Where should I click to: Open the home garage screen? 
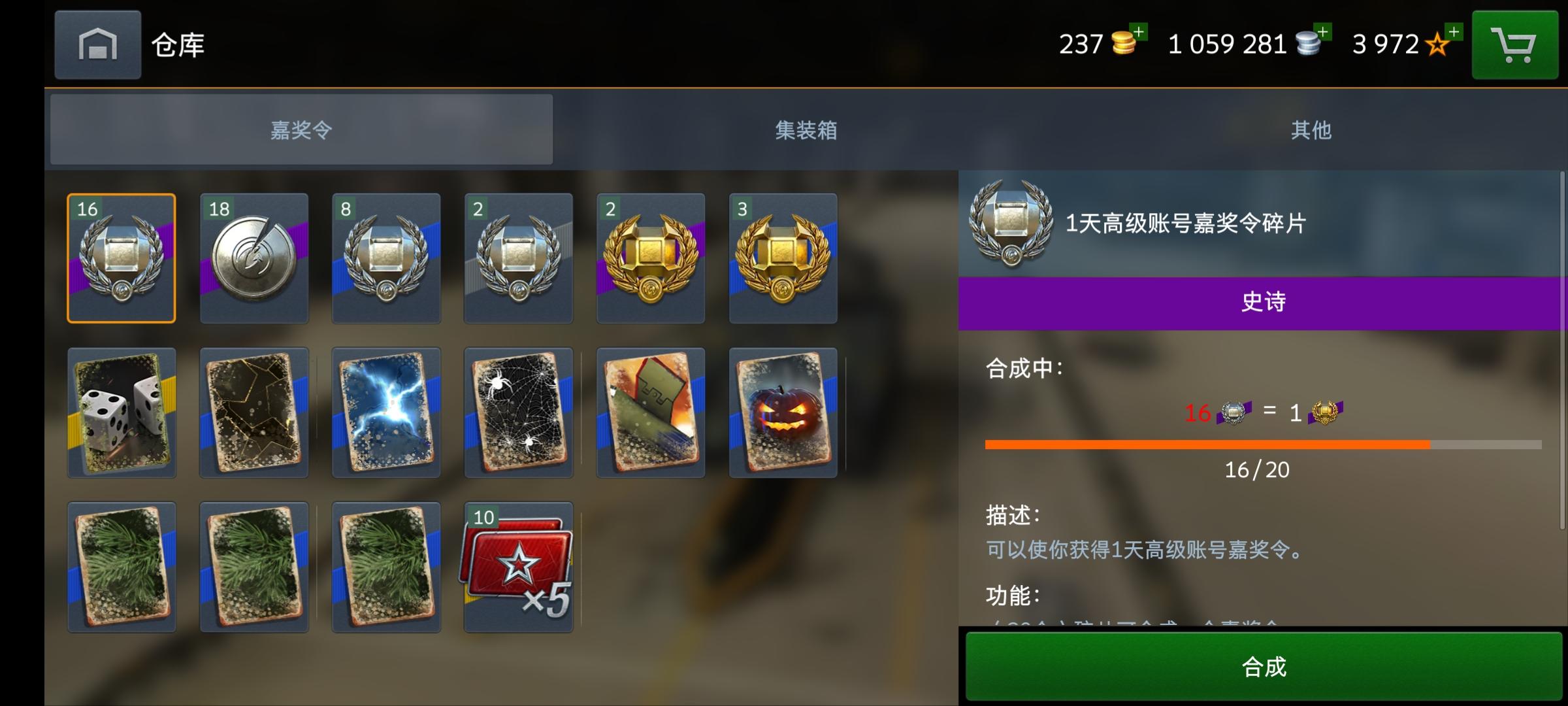coord(97,44)
